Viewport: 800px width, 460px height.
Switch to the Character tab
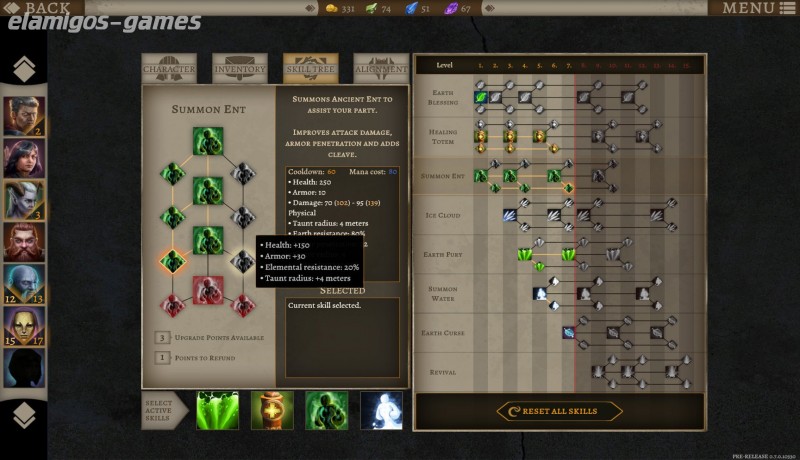coord(169,69)
